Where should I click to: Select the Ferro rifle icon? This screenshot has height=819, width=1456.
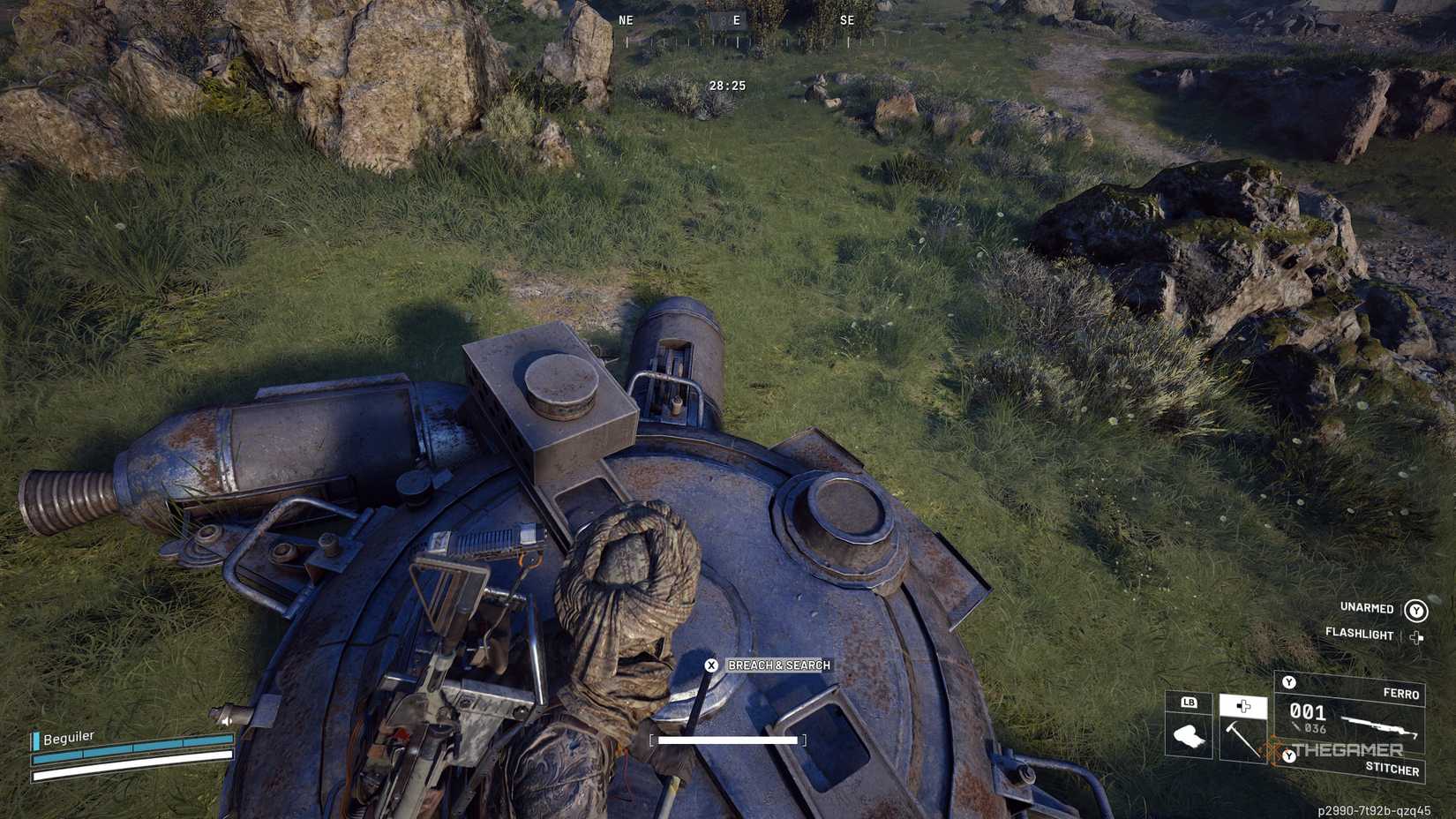point(1379,725)
